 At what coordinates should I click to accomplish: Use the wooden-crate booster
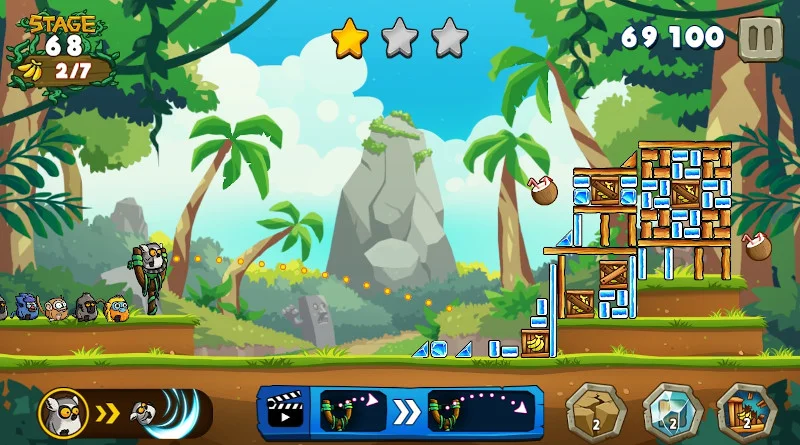pos(746,411)
